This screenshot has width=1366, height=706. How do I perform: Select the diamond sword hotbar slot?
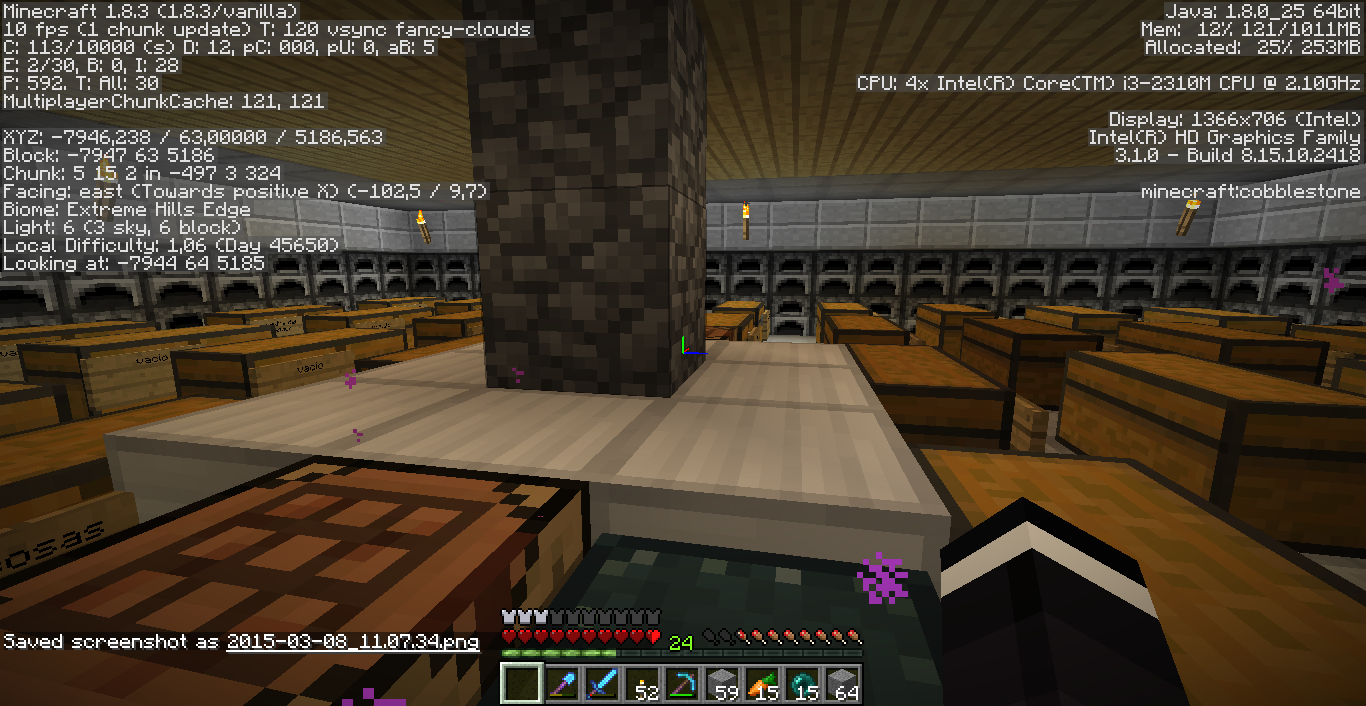tap(602, 683)
